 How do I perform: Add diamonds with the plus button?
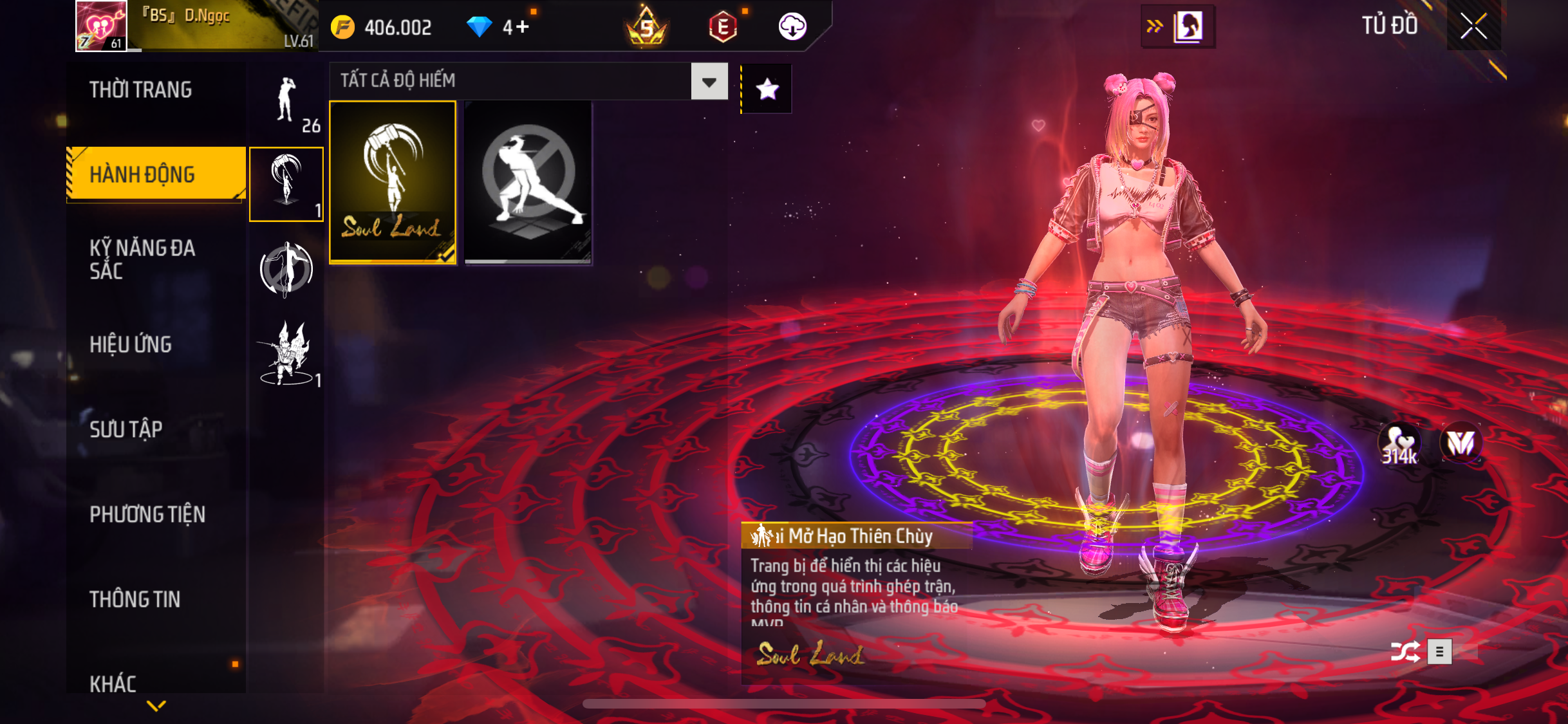click(522, 27)
